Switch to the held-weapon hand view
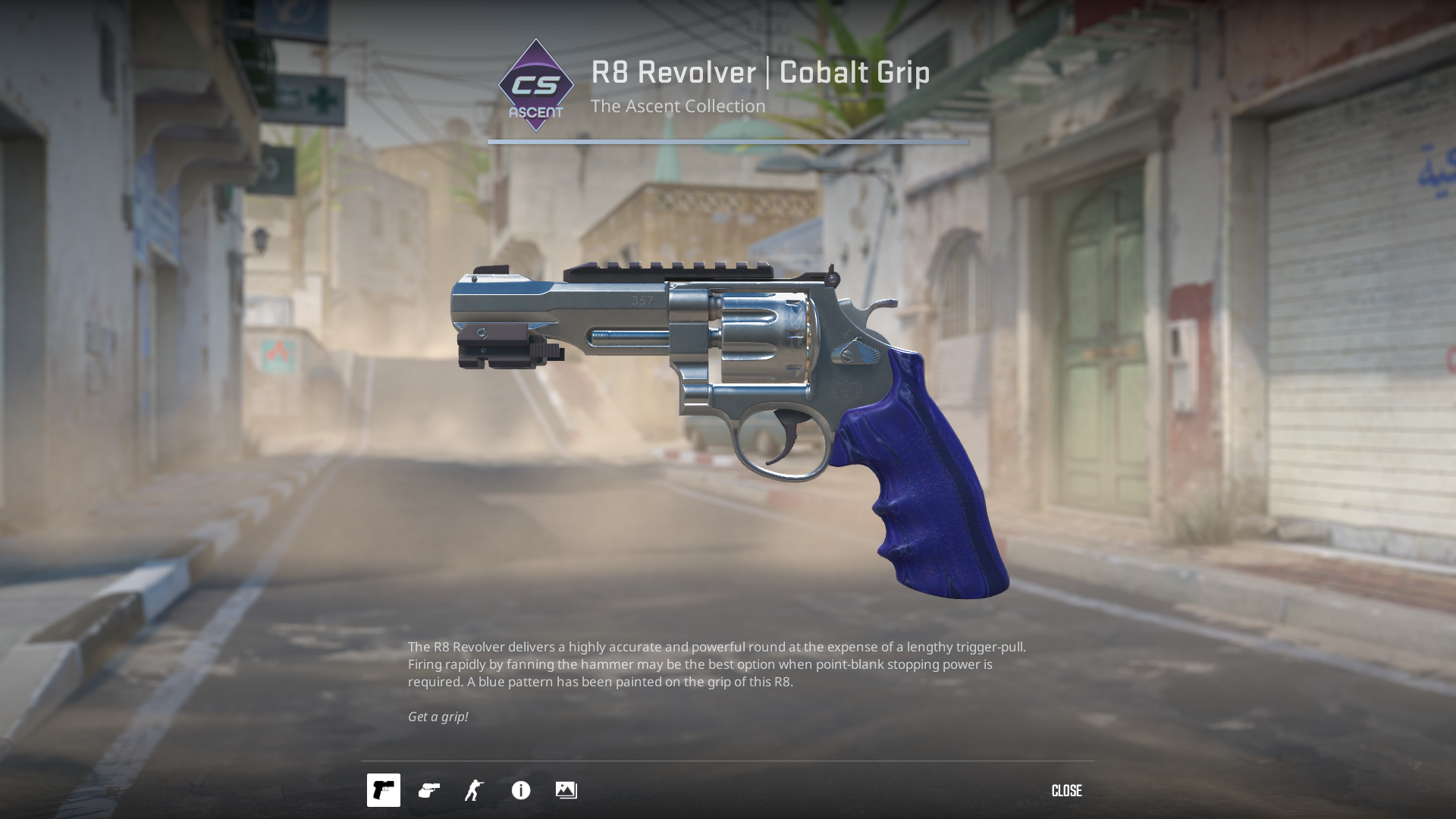Viewport: 1456px width, 819px height. pos(429,790)
